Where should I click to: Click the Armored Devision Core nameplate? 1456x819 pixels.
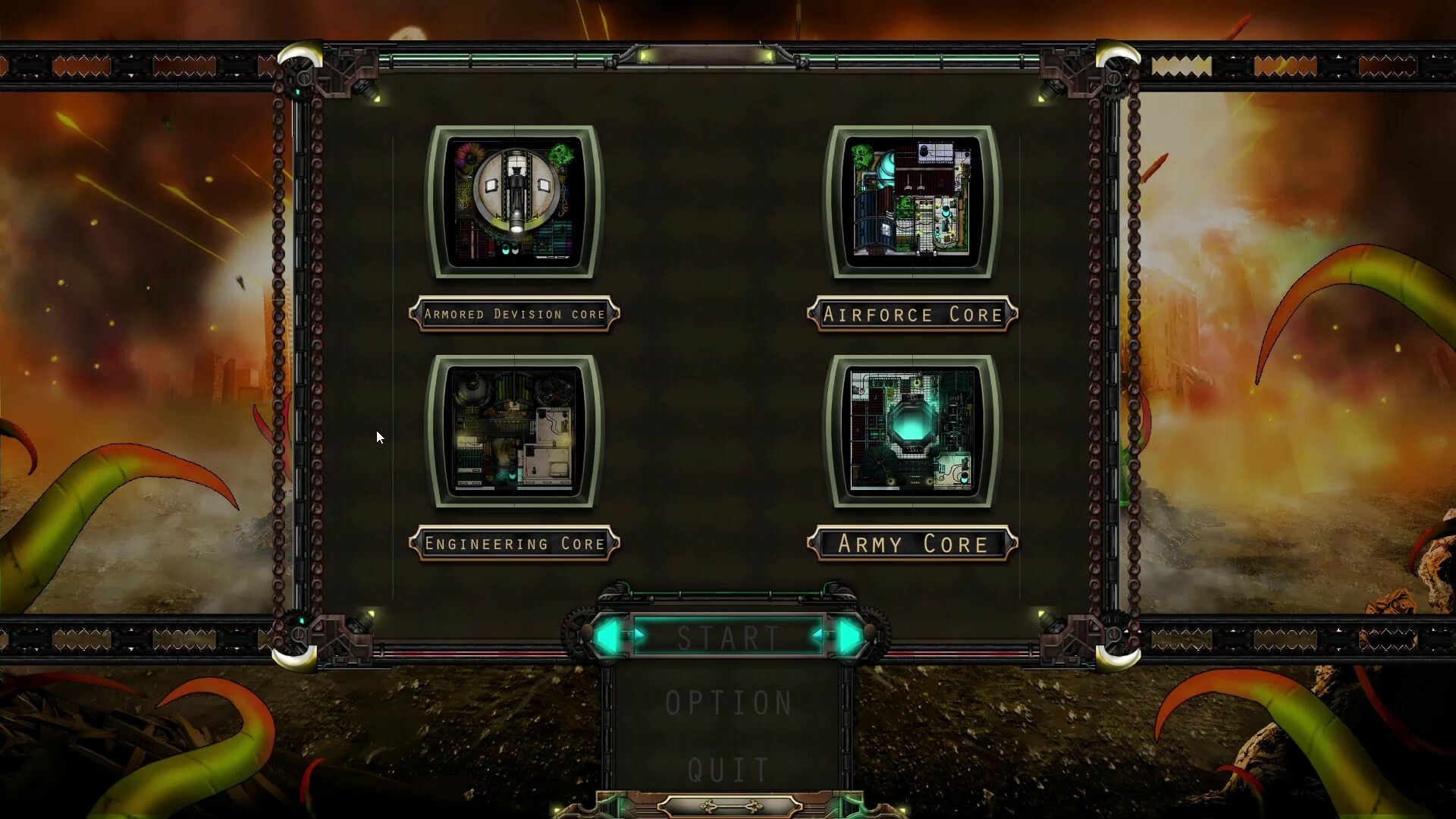[516, 314]
